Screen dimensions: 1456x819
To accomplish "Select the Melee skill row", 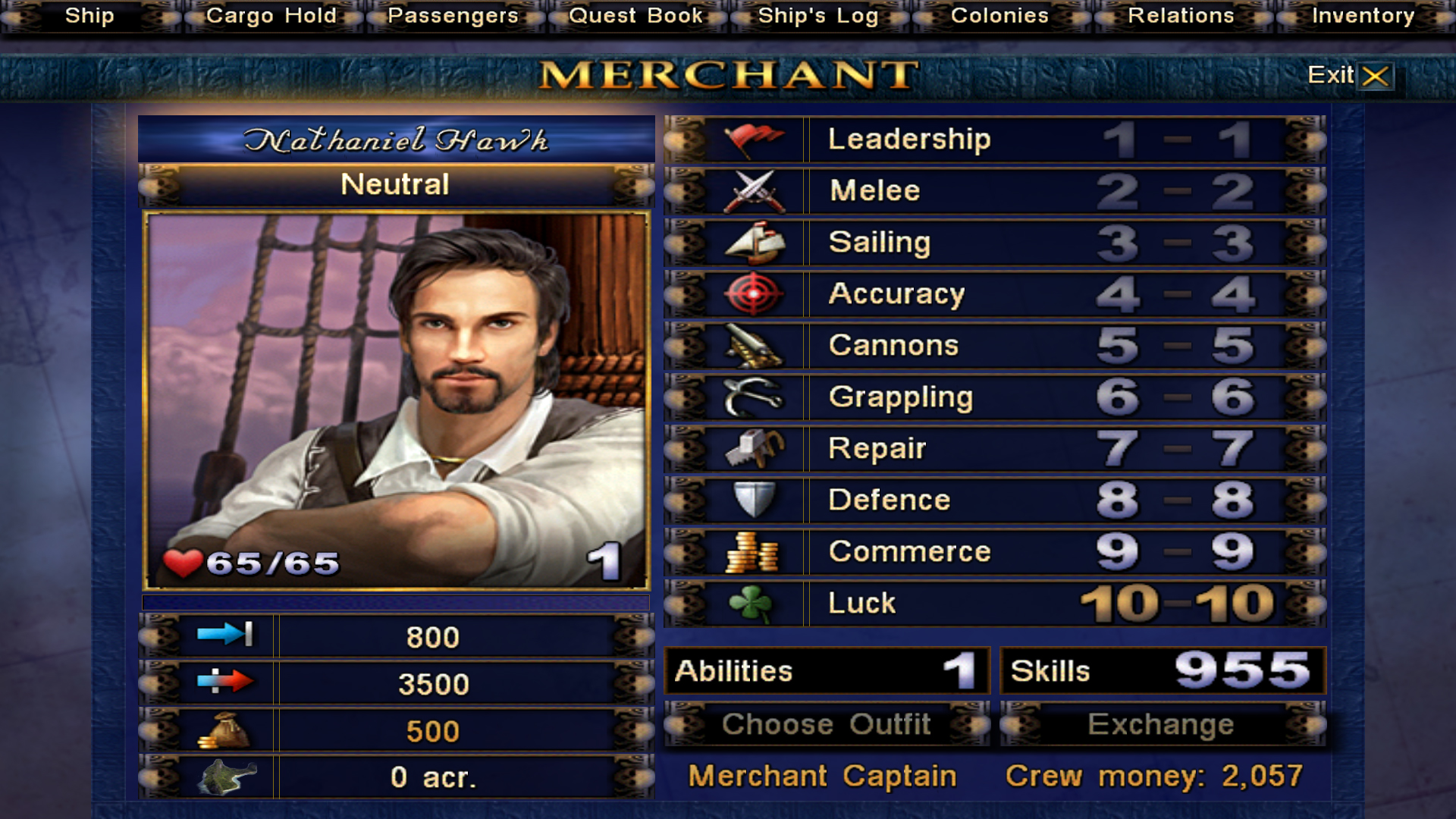I will tap(994, 191).
